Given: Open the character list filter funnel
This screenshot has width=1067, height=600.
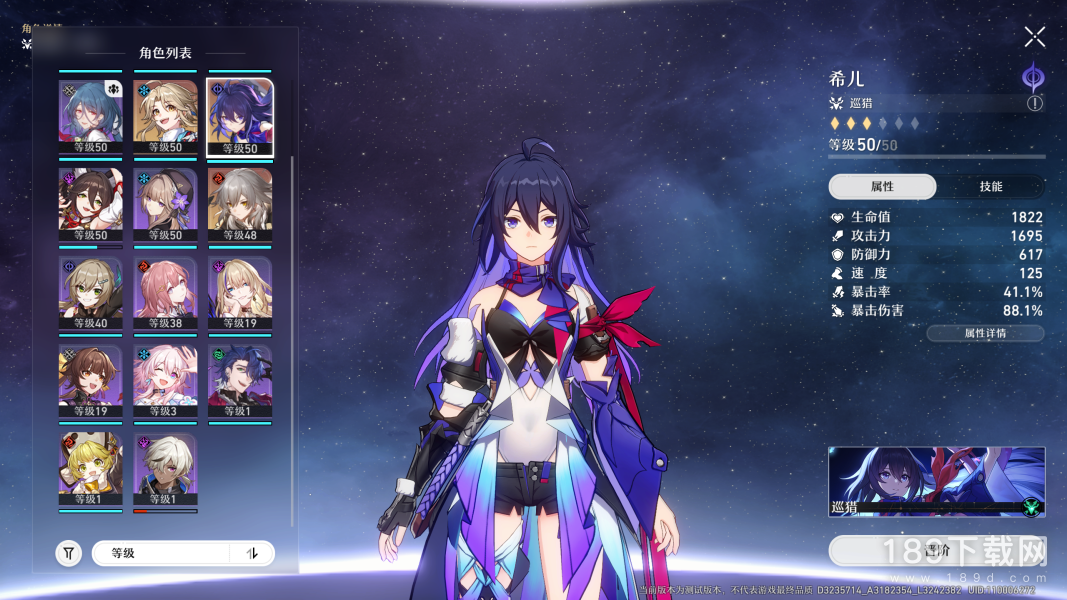Looking at the screenshot, I should point(68,553).
